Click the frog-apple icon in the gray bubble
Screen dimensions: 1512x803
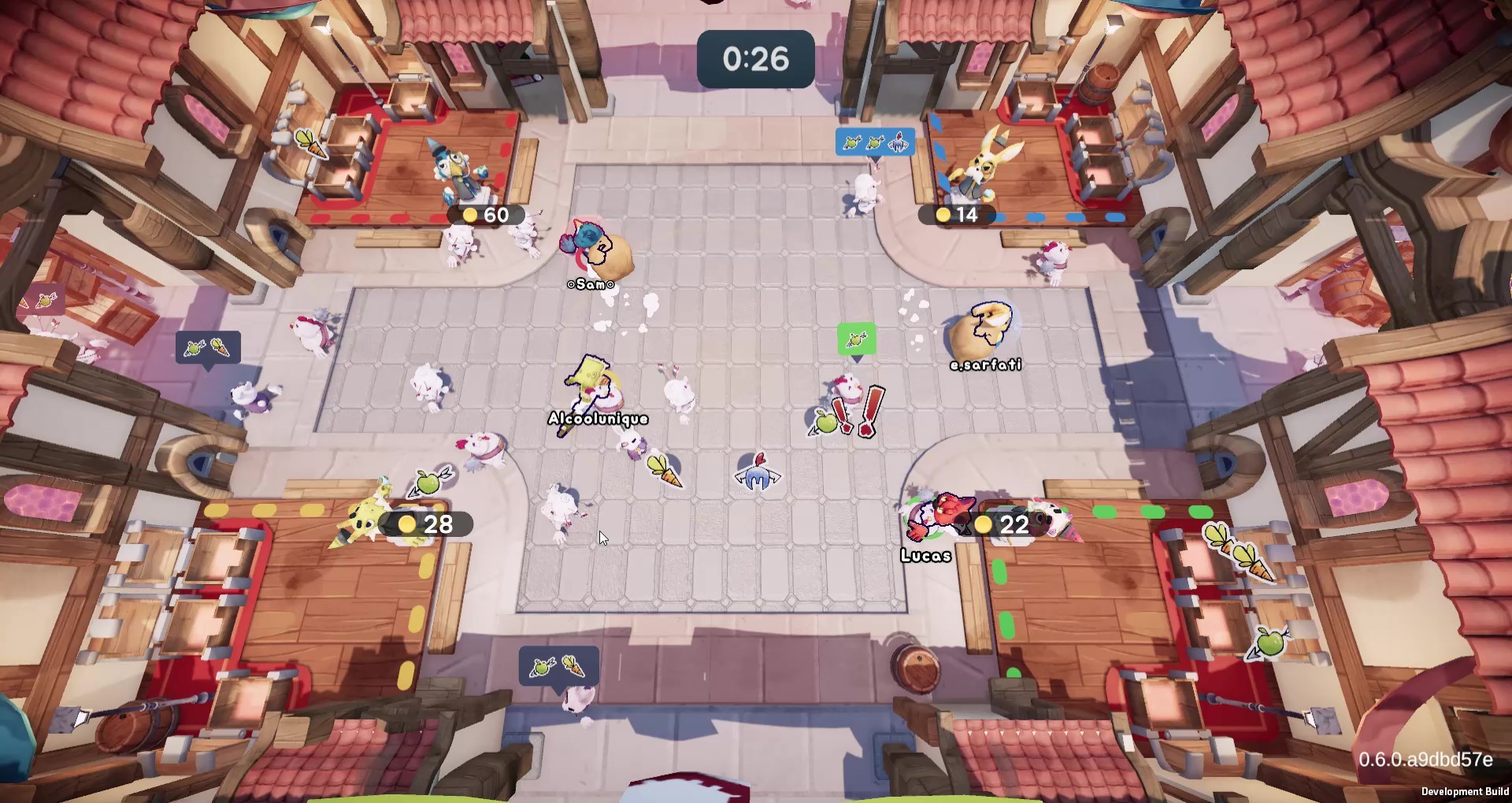click(x=195, y=348)
